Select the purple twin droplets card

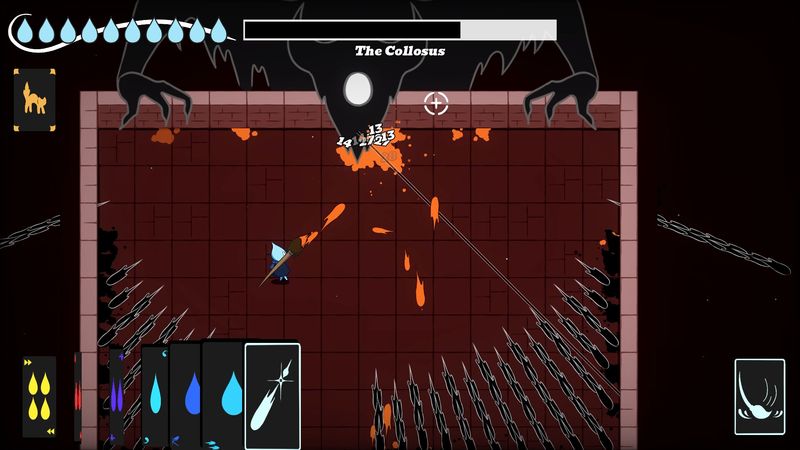116,396
